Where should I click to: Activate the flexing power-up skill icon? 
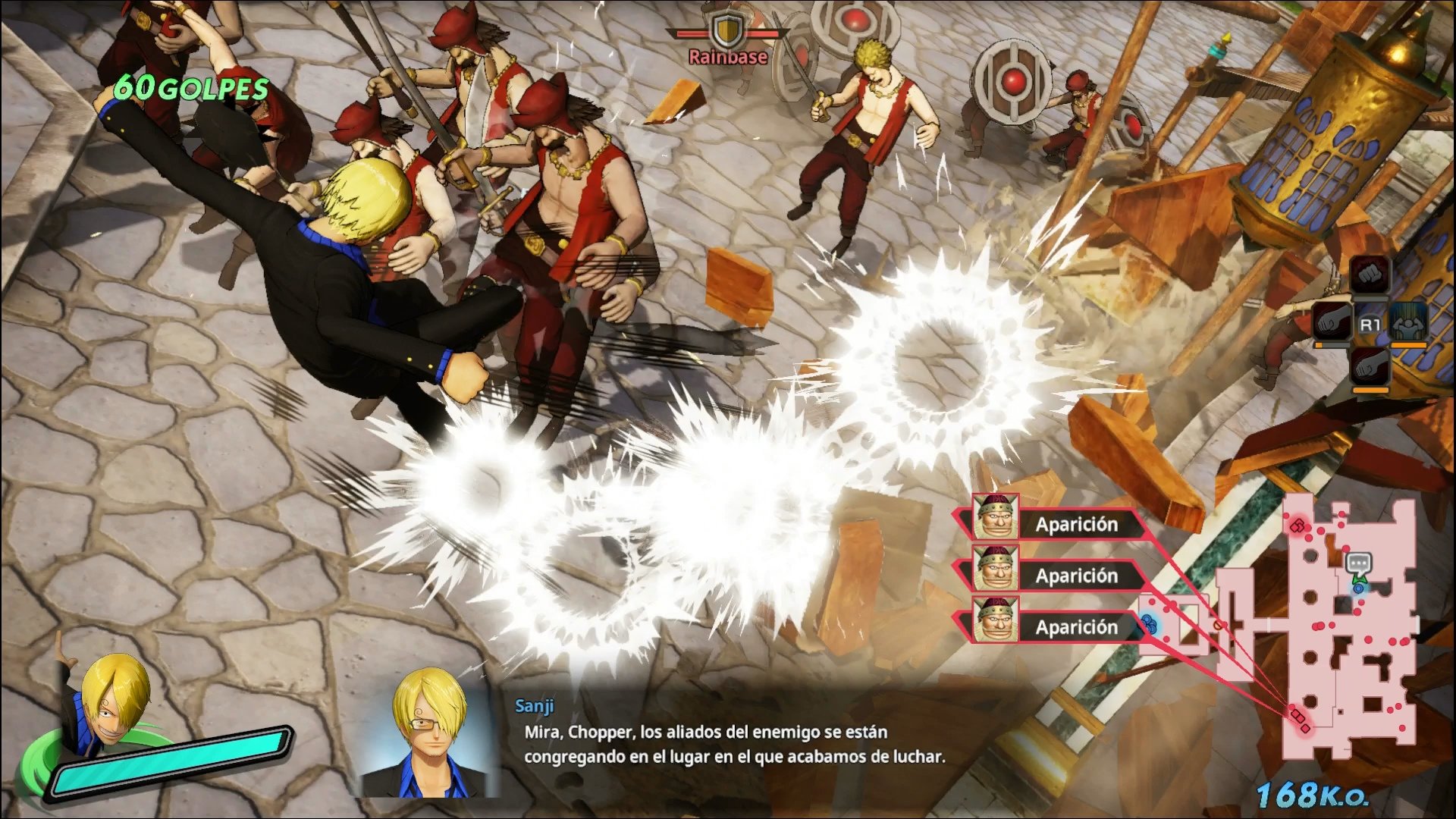pyautogui.click(x=1409, y=322)
